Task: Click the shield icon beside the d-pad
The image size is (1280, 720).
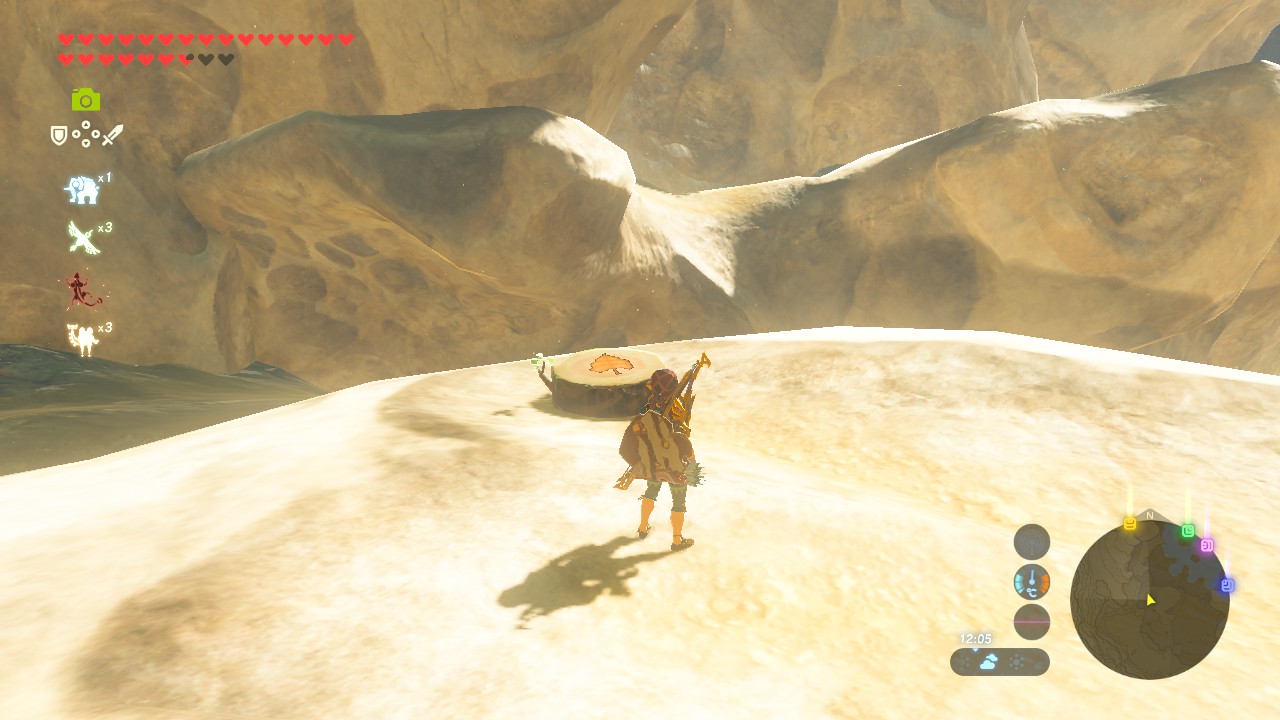Action: (x=59, y=135)
